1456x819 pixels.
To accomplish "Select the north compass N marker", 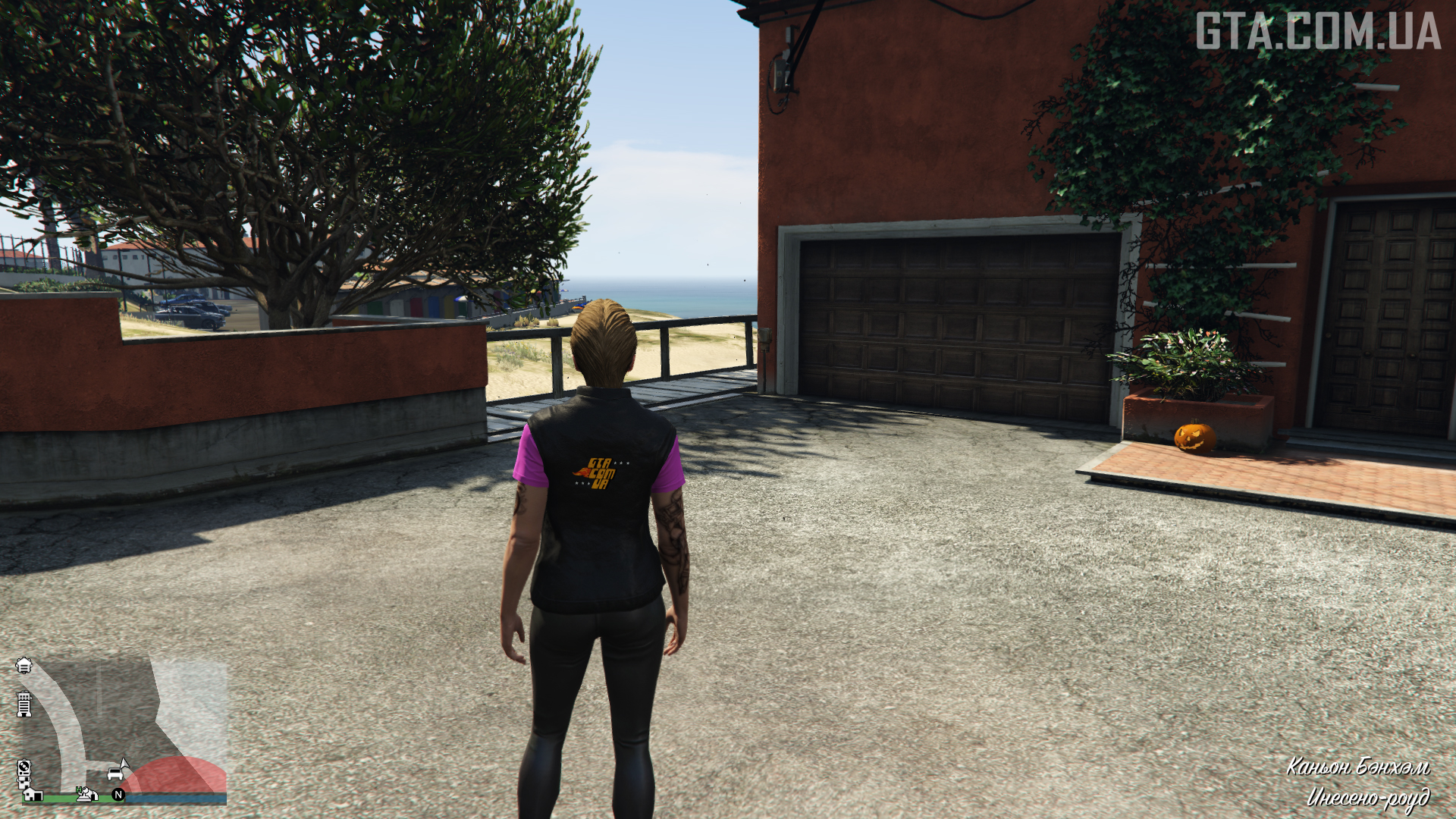I will tap(118, 795).
